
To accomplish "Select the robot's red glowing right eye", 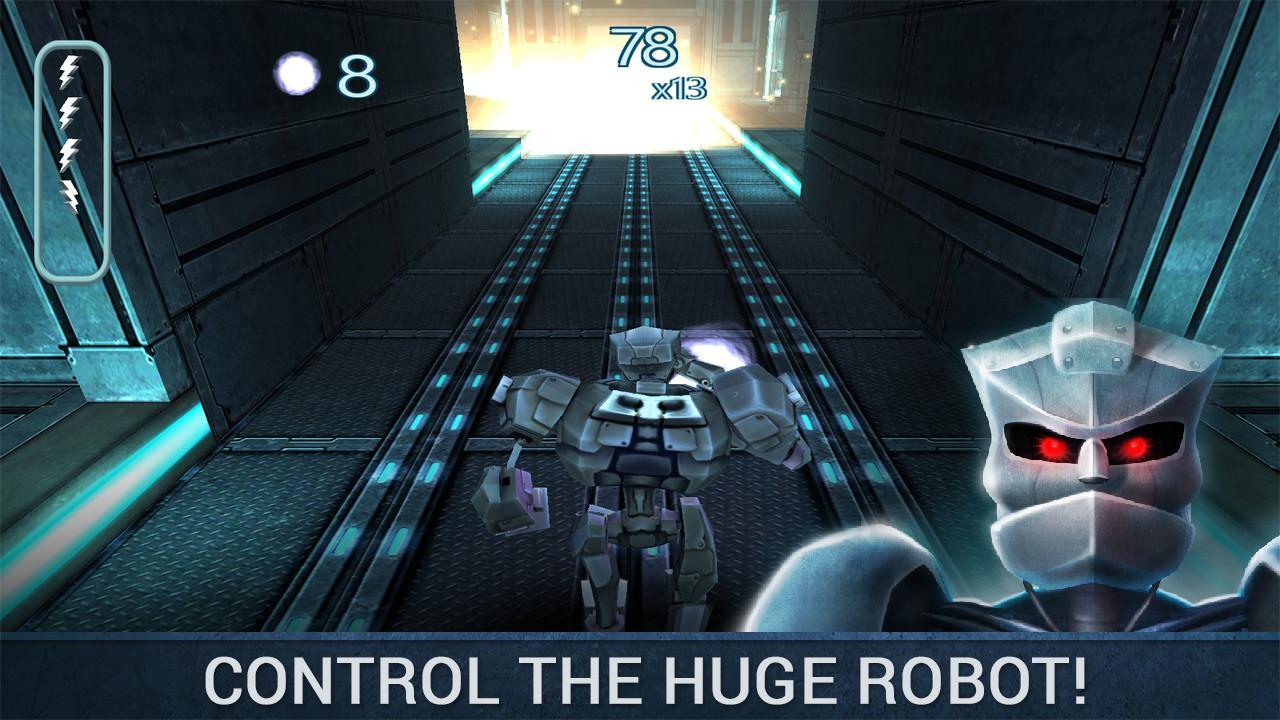I will 1137,447.
